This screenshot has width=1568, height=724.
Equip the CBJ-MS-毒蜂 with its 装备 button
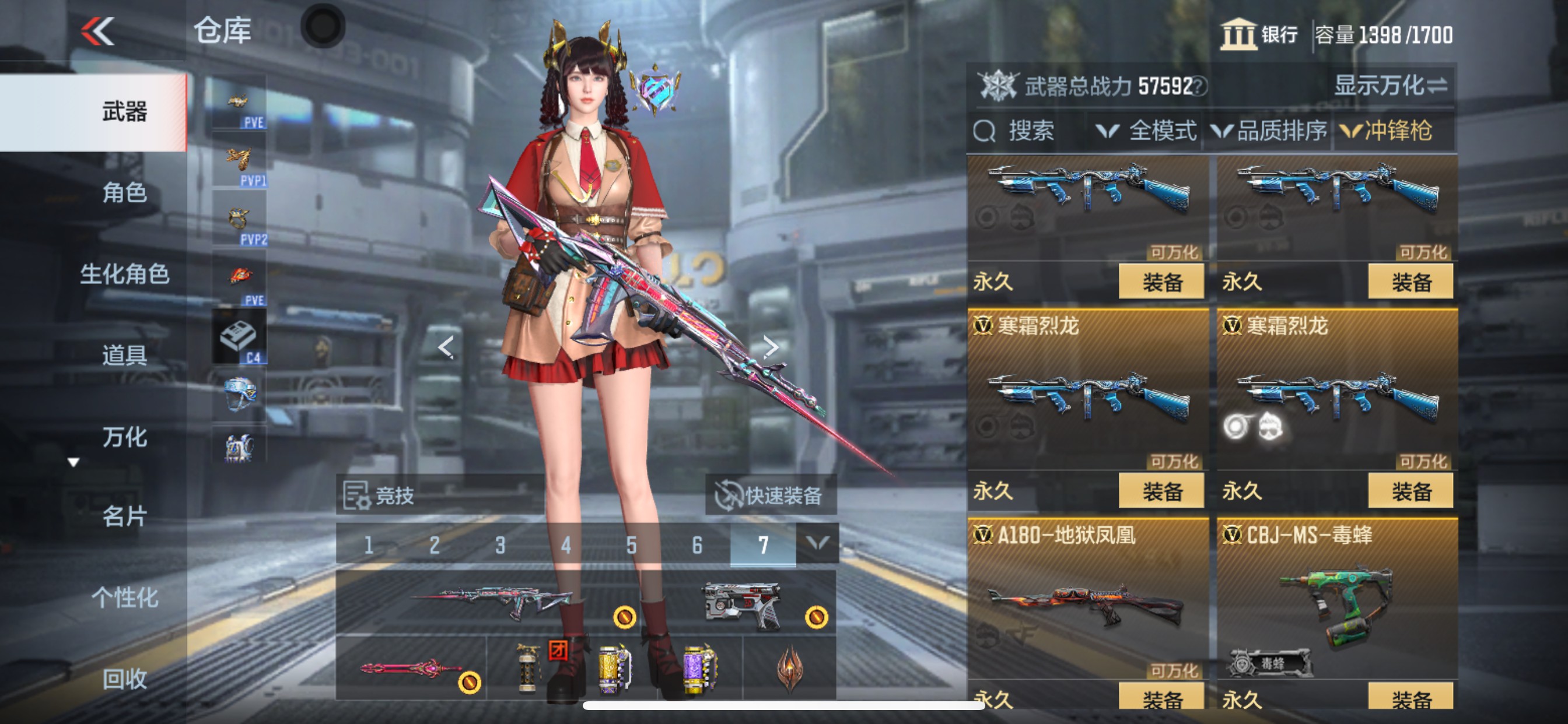tap(1412, 700)
